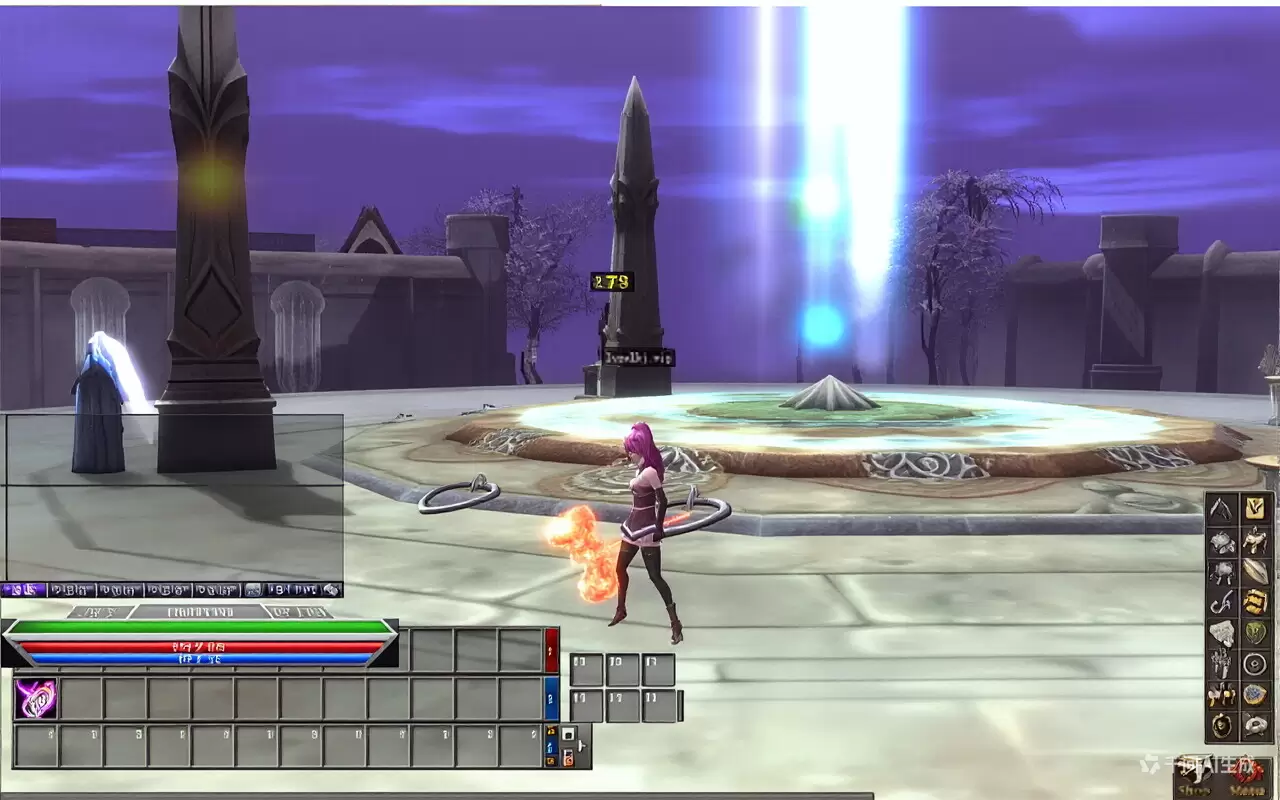Image resolution: width=1280 pixels, height=800 pixels.
Task: Open the red Menu button
Action: point(1247,778)
